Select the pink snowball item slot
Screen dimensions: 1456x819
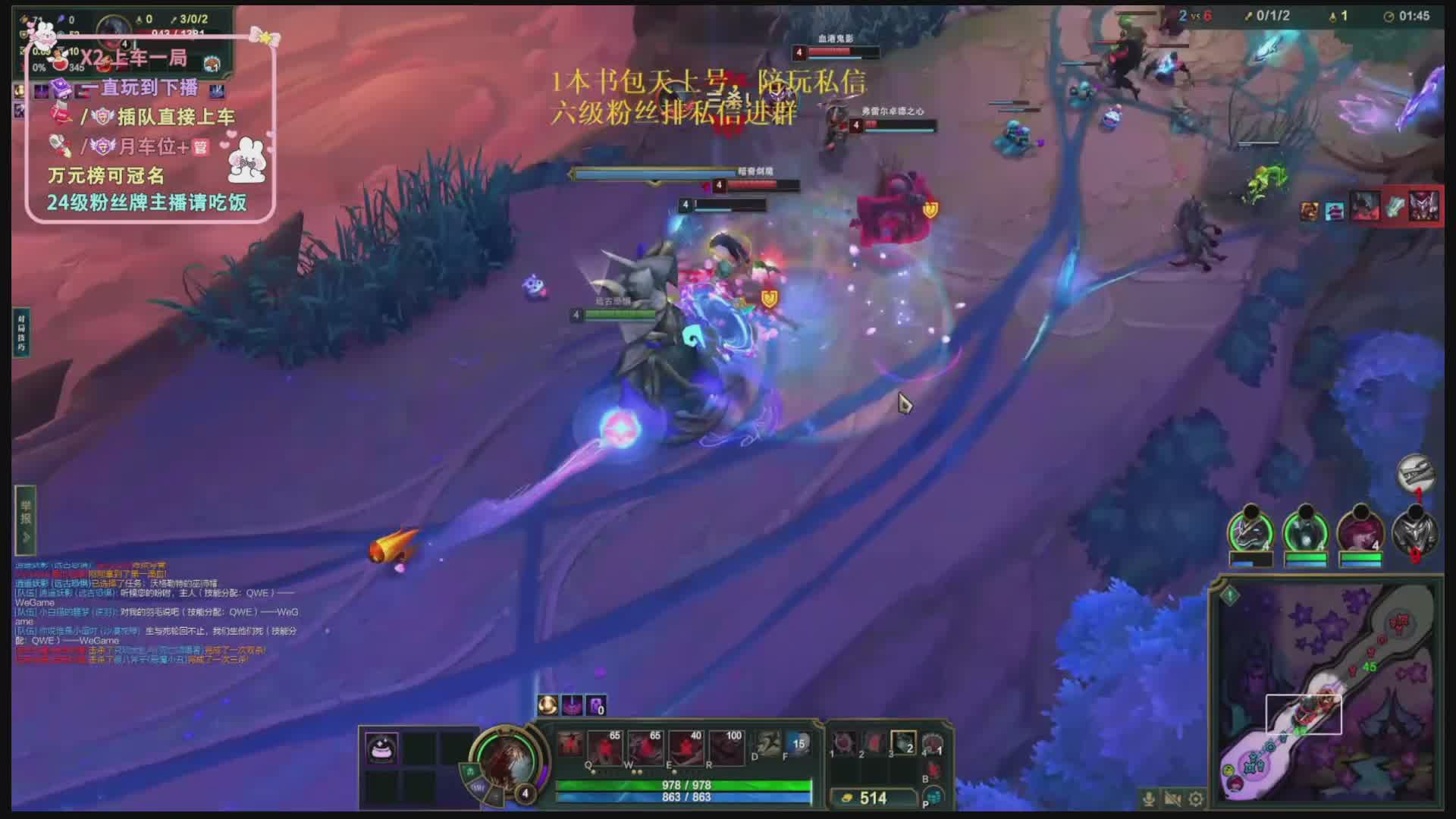(381, 748)
